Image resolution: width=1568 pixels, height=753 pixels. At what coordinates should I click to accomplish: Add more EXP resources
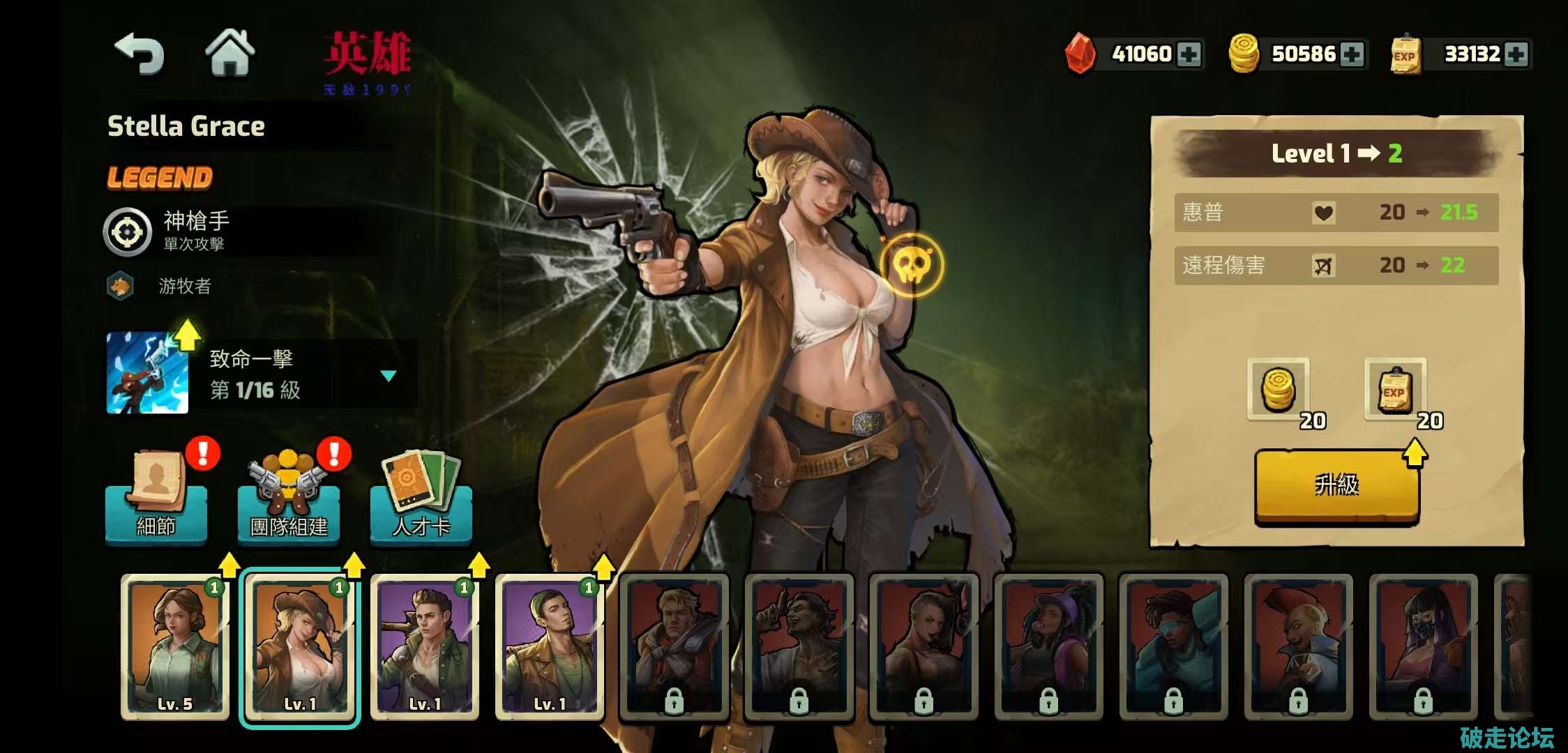(x=1516, y=54)
